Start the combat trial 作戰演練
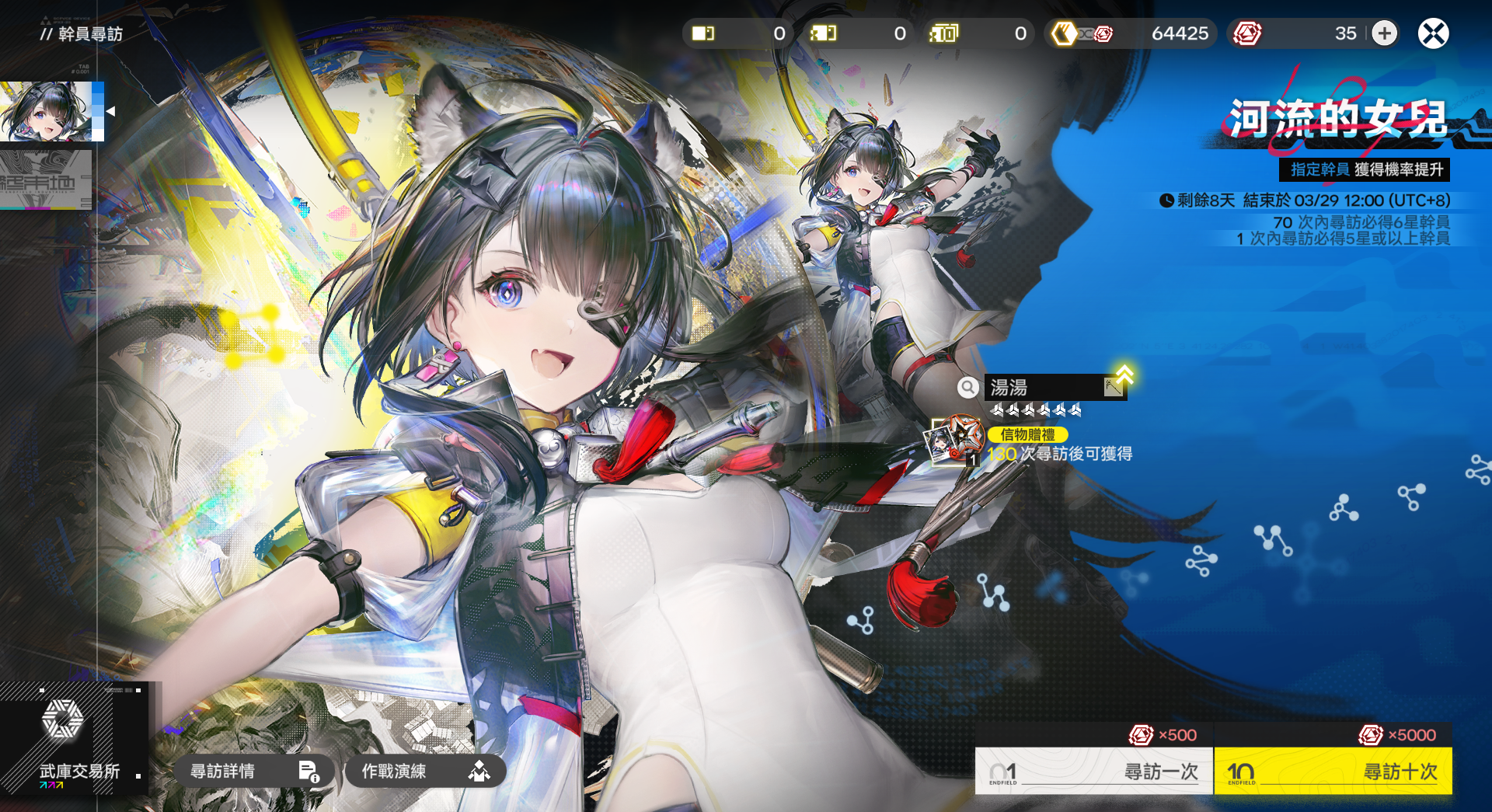 424,771
